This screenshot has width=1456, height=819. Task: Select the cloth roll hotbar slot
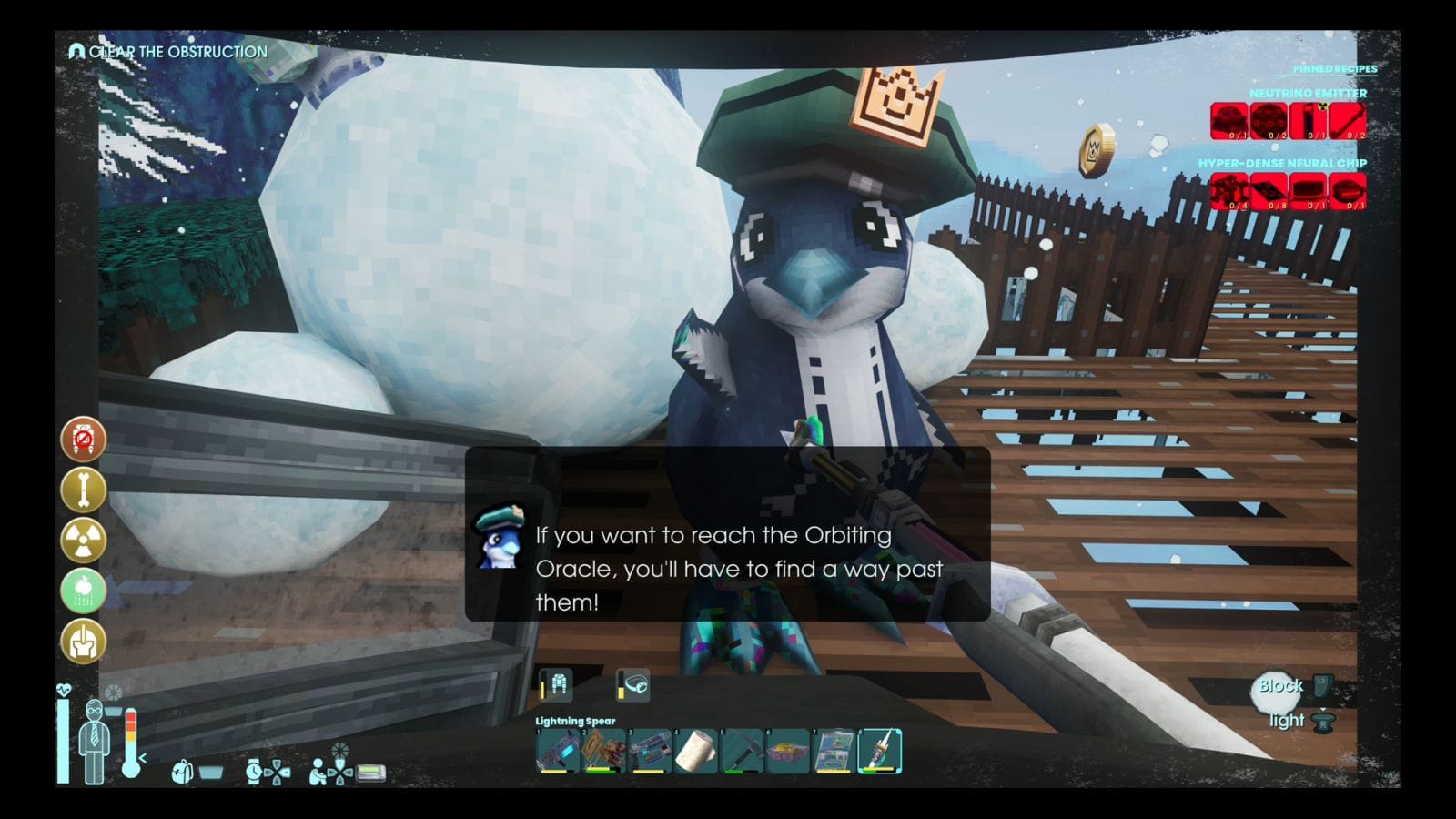pyautogui.click(x=696, y=752)
